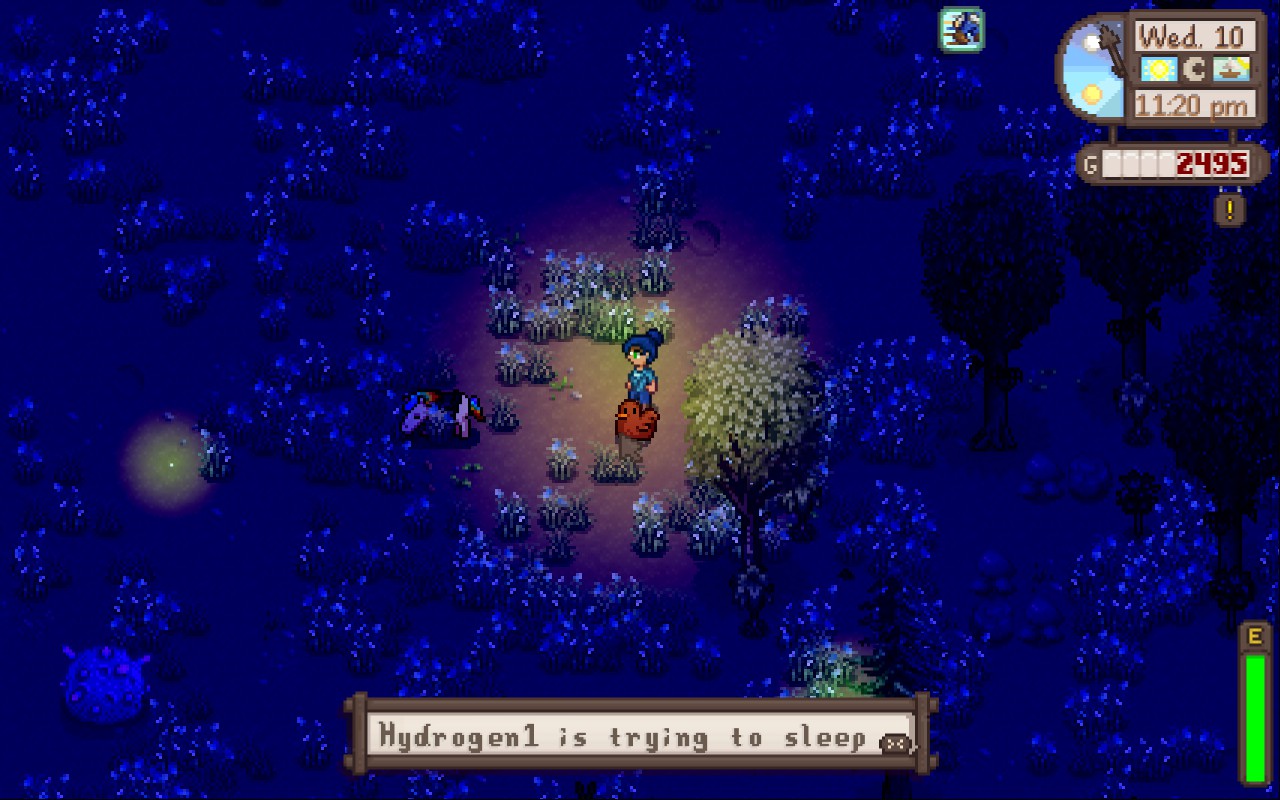
Task: Click the 11:20 pm time display
Action: tap(1193, 102)
